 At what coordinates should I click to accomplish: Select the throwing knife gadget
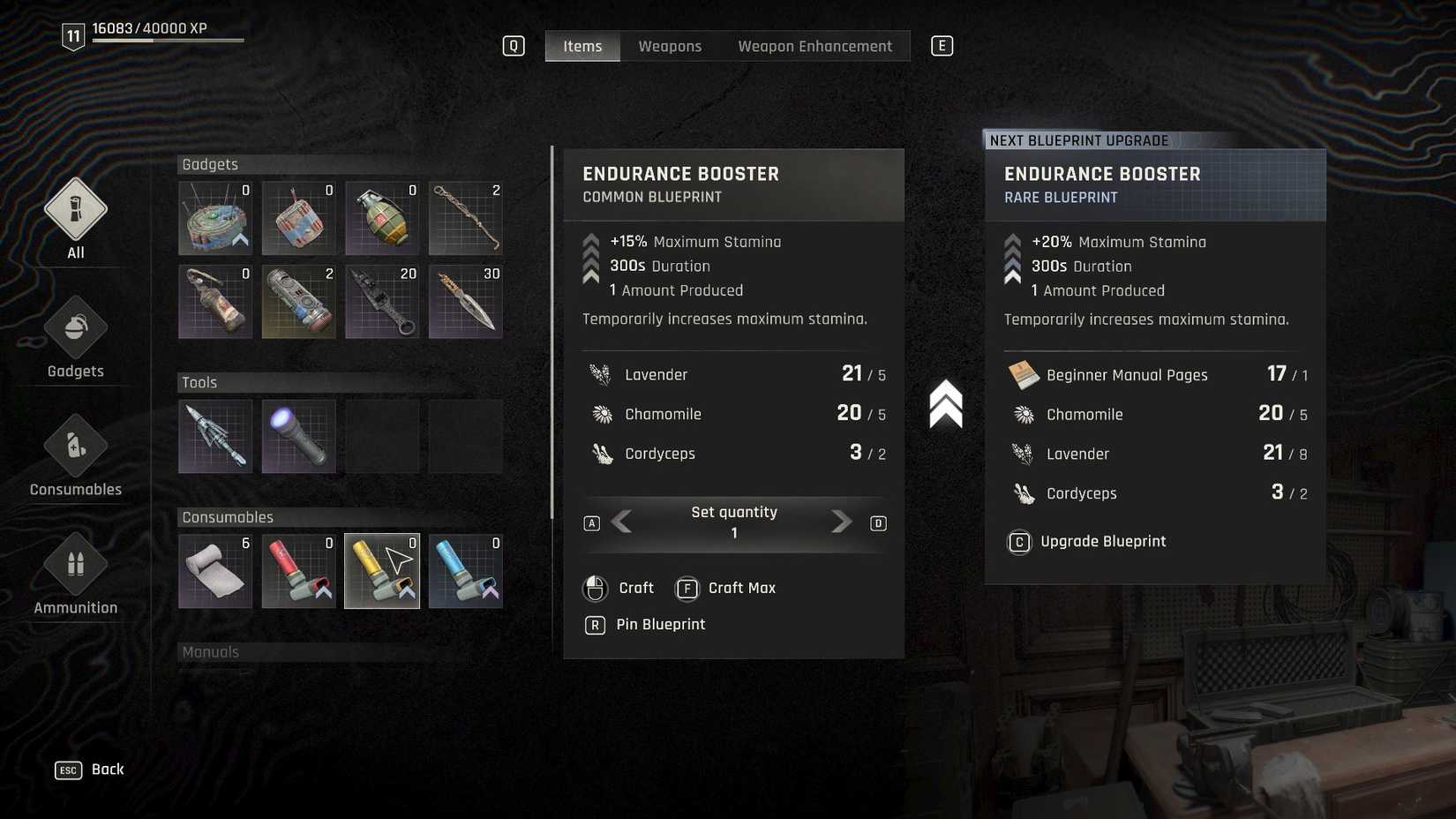382,301
